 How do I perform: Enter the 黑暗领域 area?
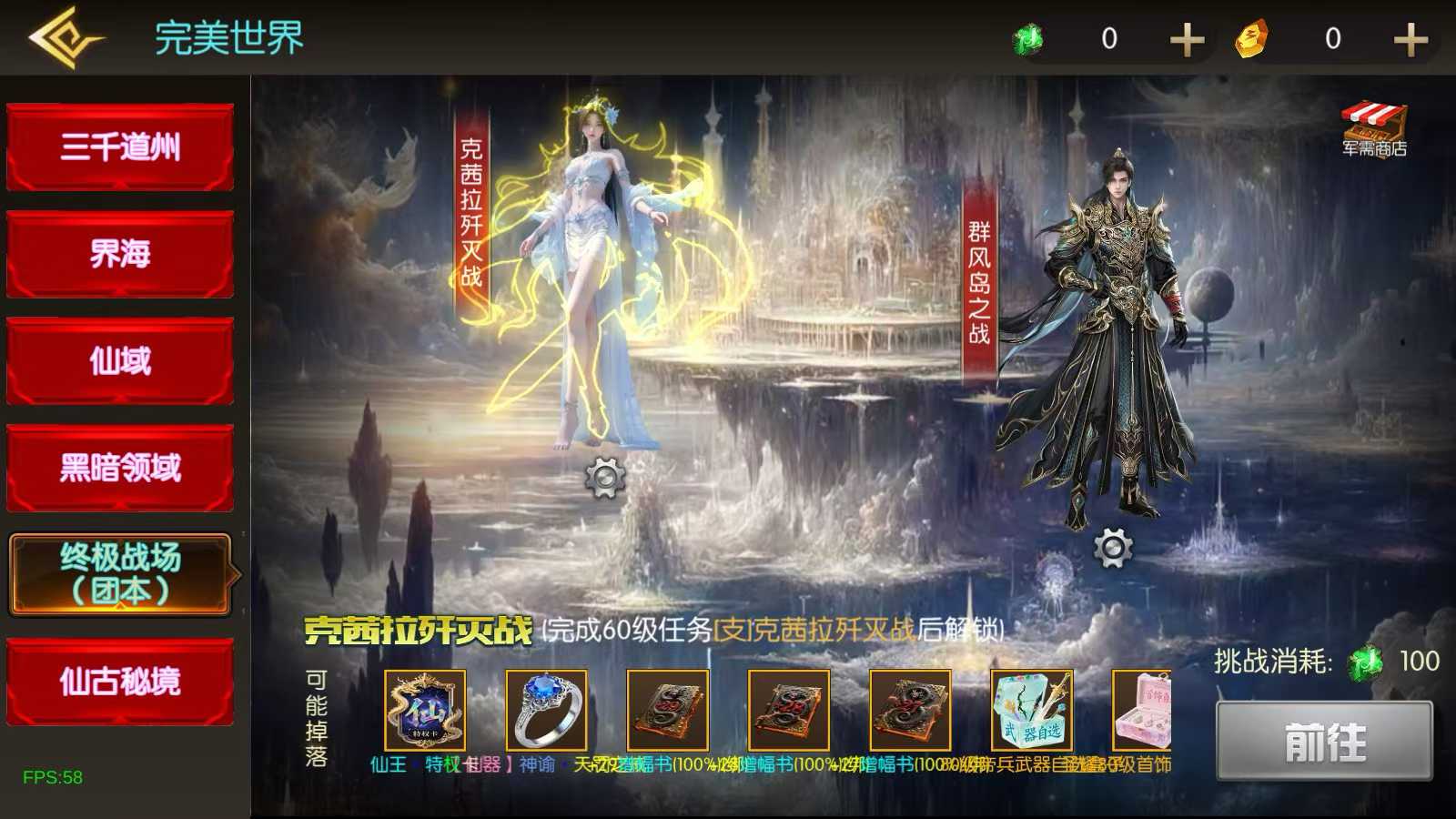click(119, 468)
